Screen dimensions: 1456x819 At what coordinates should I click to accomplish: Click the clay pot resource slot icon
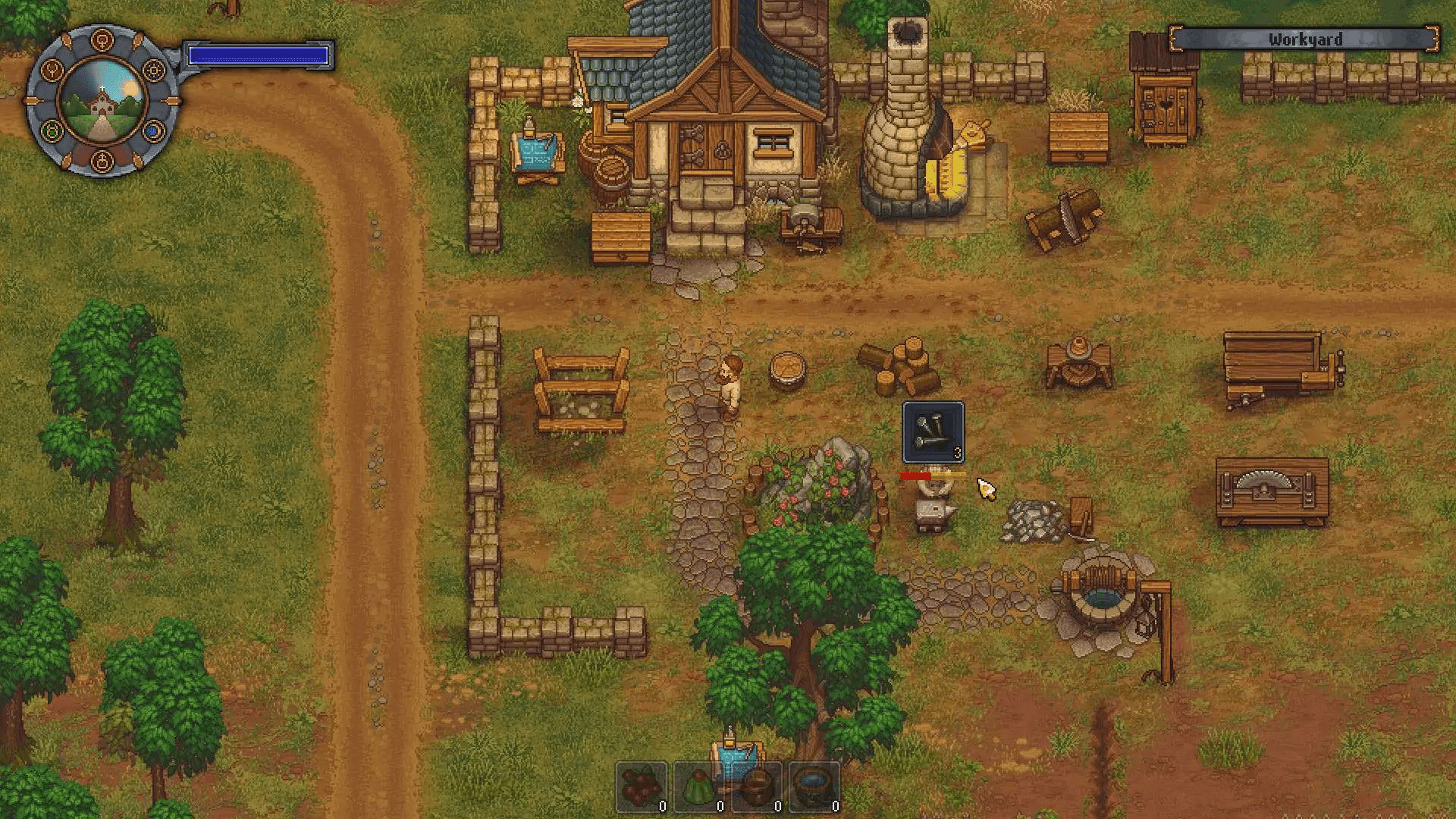(x=756, y=785)
